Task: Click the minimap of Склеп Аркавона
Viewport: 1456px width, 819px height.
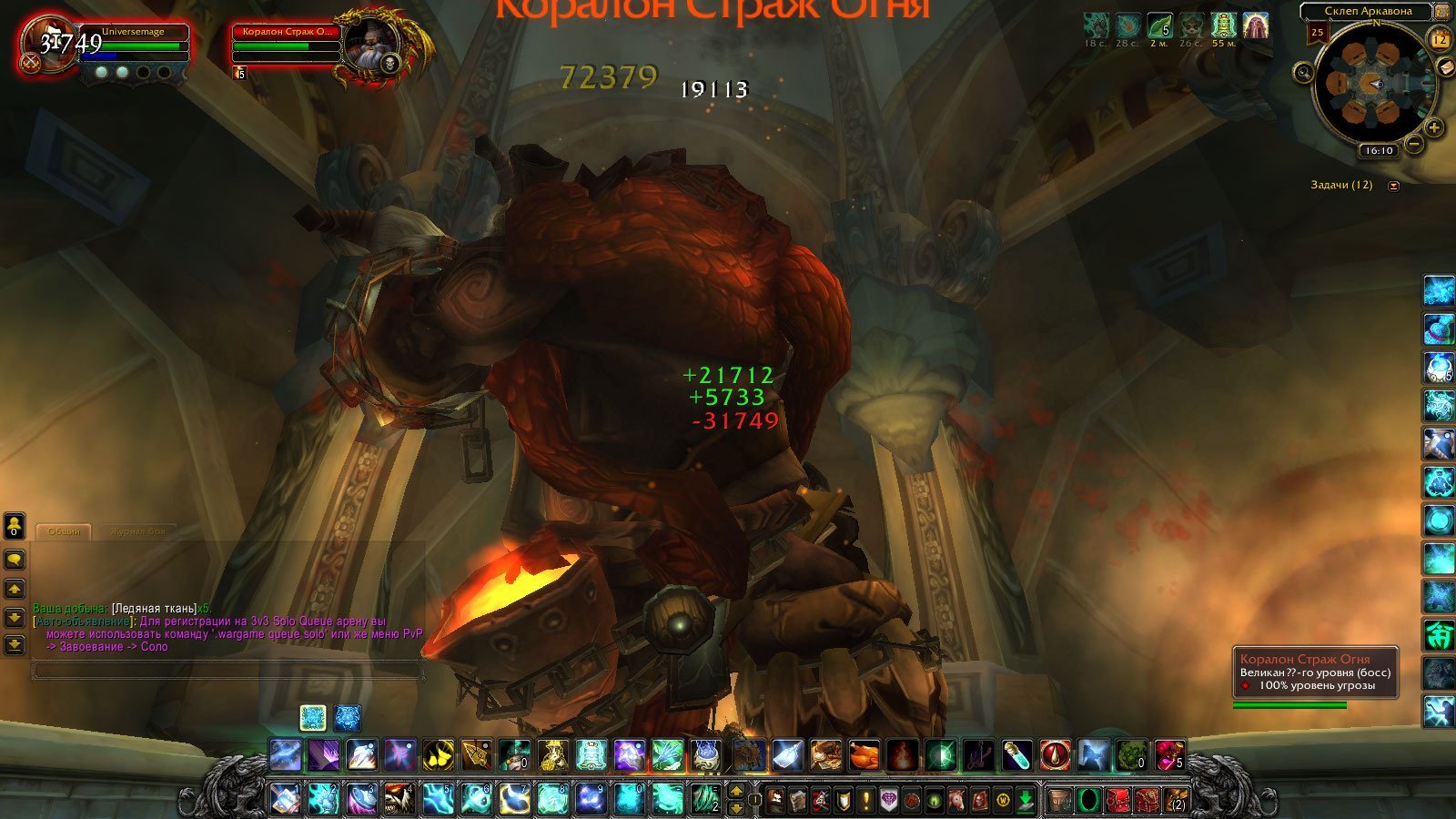Action: pyautogui.click(x=1374, y=84)
